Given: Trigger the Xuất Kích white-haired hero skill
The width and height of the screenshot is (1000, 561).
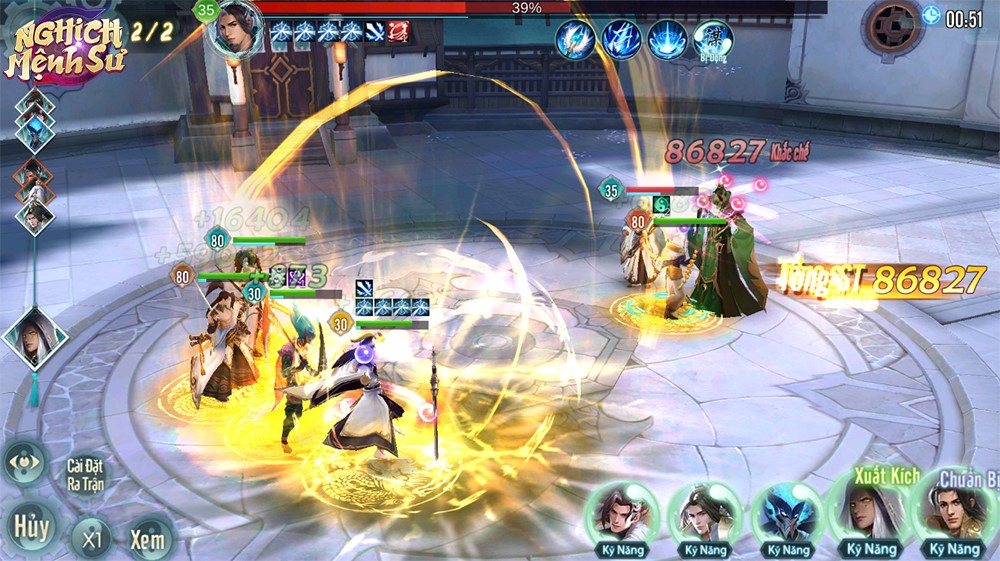Looking at the screenshot, I should [x=866, y=512].
